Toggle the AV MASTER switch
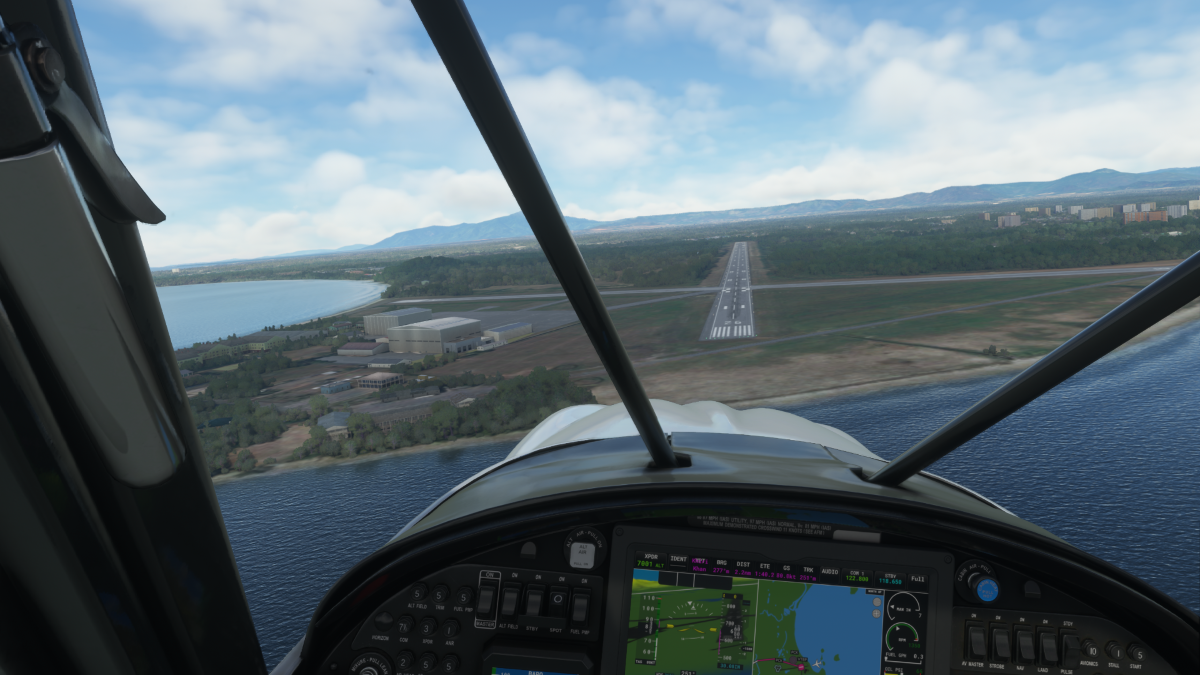This screenshot has width=1200, height=675. 976,641
